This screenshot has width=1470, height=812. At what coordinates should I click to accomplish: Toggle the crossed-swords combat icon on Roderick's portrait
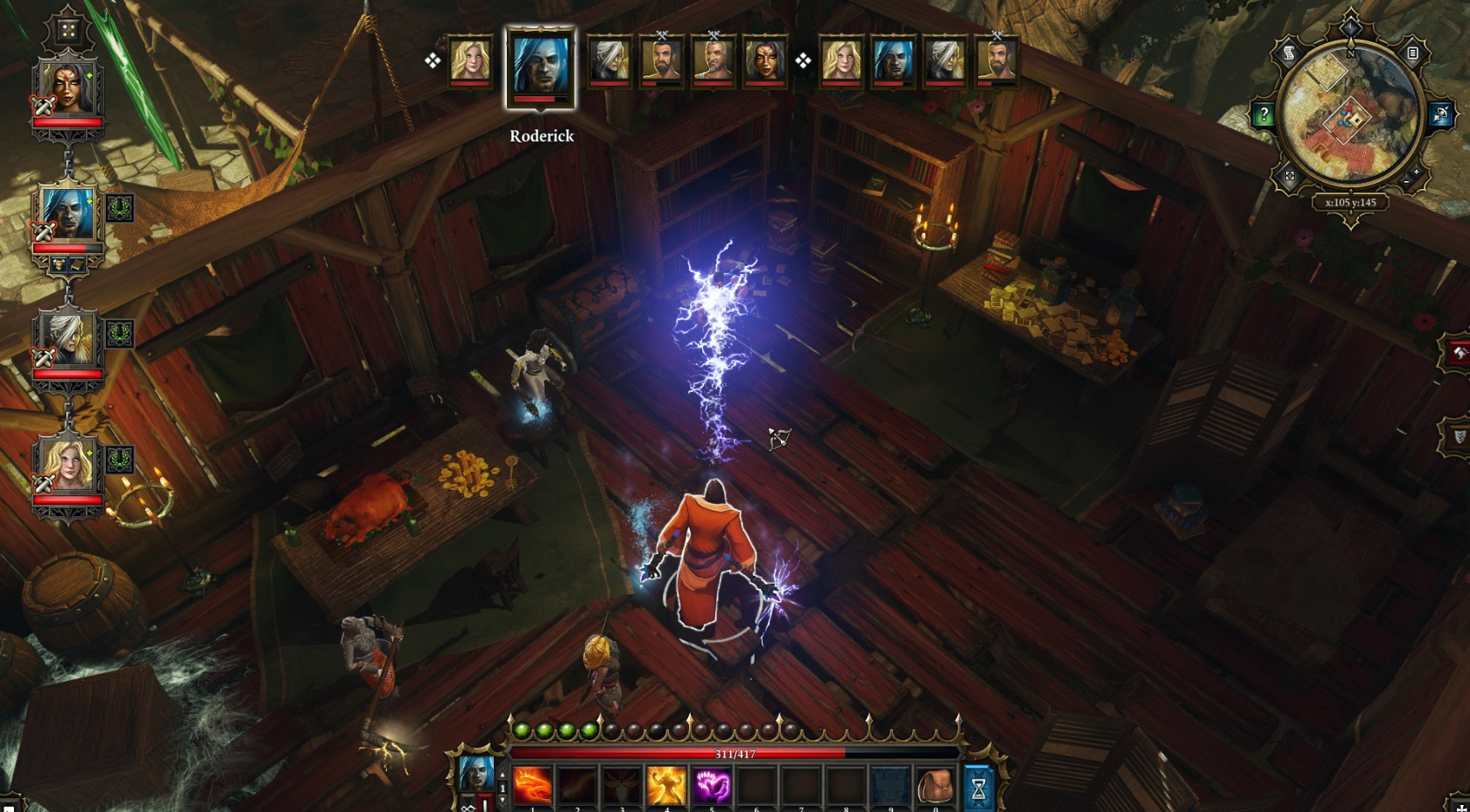tap(42, 231)
